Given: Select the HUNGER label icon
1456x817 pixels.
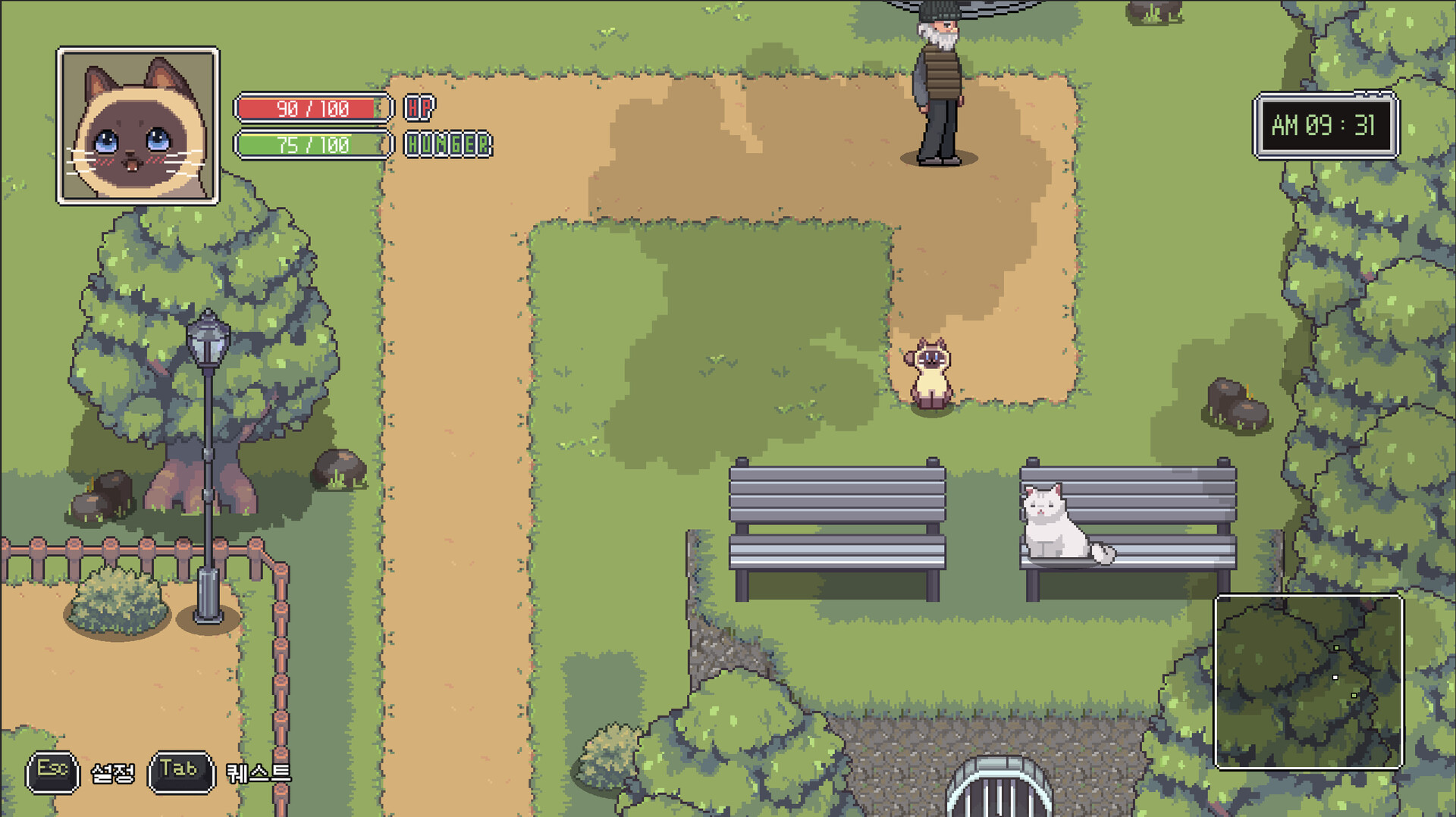Looking at the screenshot, I should (x=447, y=144).
